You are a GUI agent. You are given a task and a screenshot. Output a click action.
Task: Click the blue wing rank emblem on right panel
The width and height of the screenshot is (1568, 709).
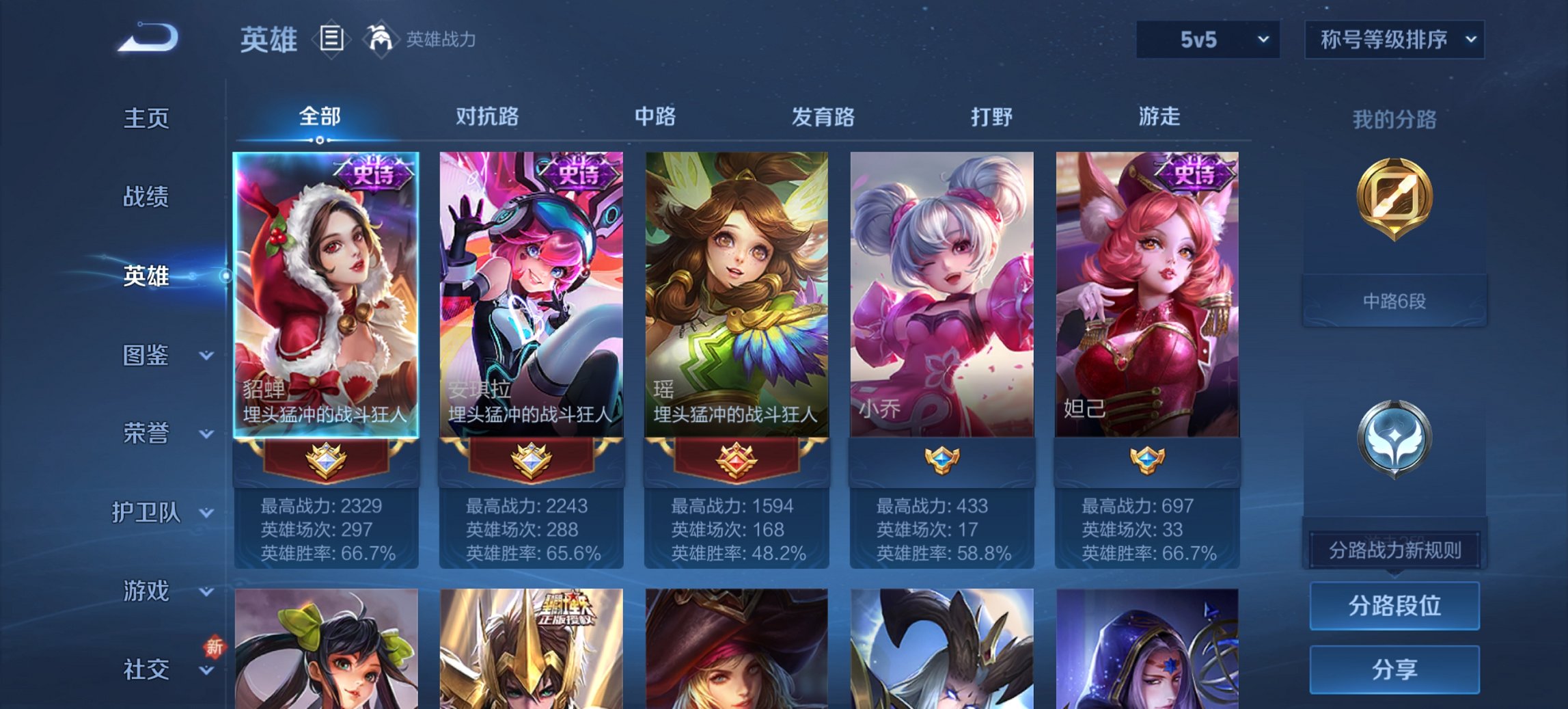[x=1395, y=438]
